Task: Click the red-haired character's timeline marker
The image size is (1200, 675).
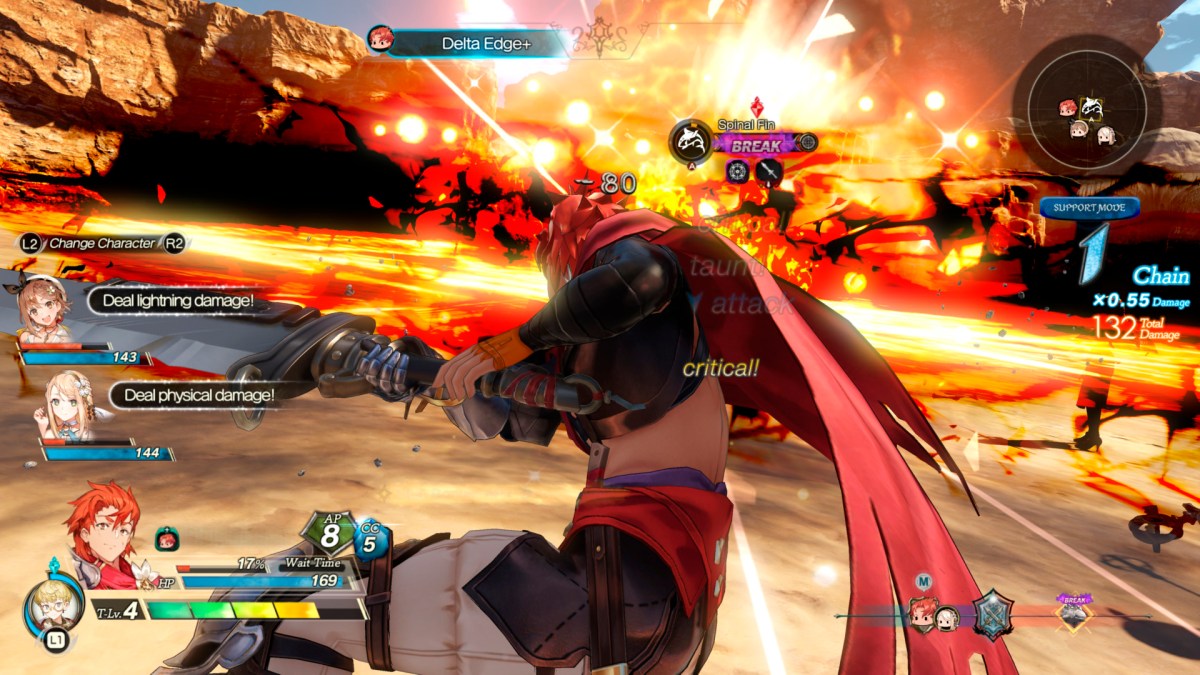Action: point(921,612)
